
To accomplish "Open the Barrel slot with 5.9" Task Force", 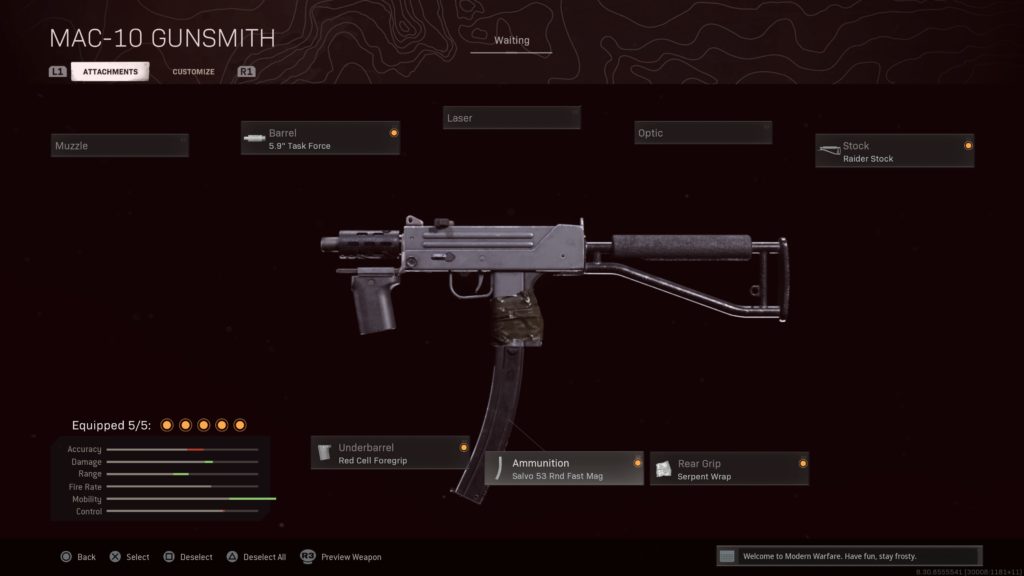I will (x=320, y=139).
